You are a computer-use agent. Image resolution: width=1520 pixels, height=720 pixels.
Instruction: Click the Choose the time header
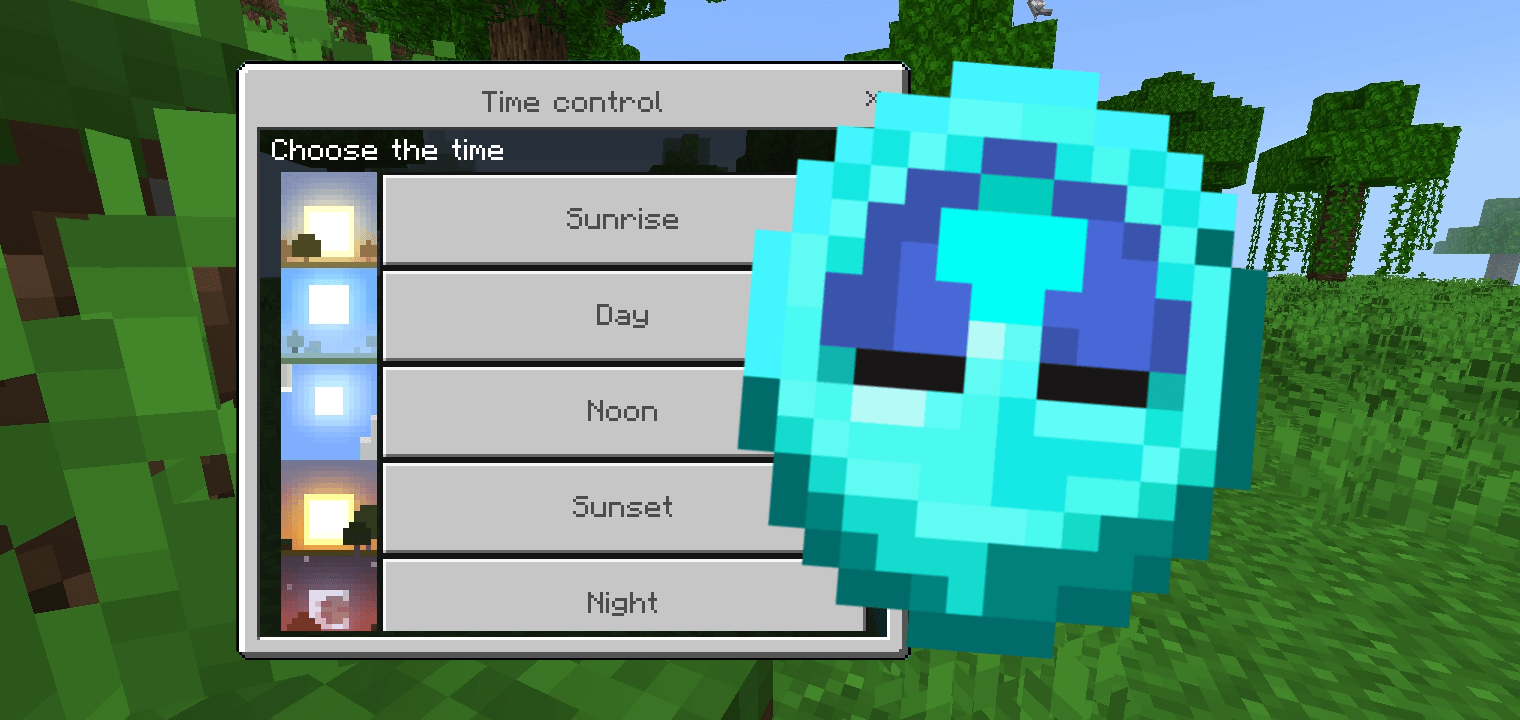387,150
